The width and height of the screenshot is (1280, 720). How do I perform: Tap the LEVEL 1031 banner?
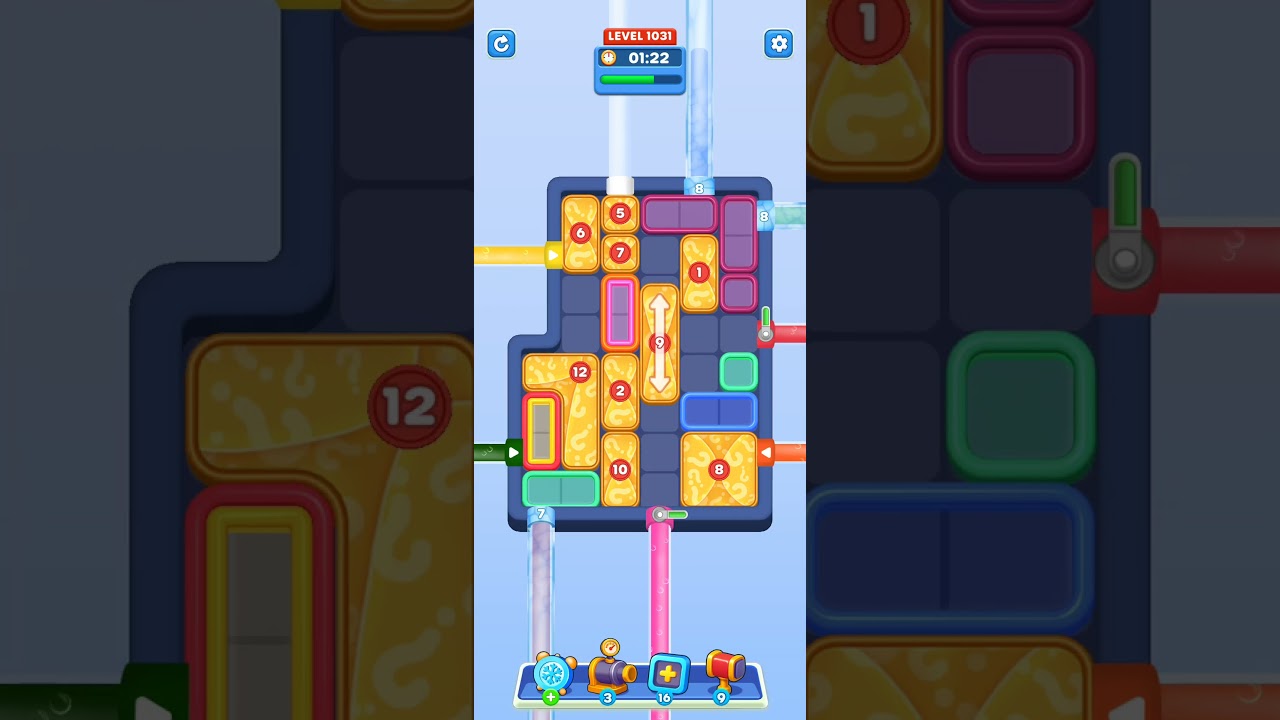coord(640,35)
